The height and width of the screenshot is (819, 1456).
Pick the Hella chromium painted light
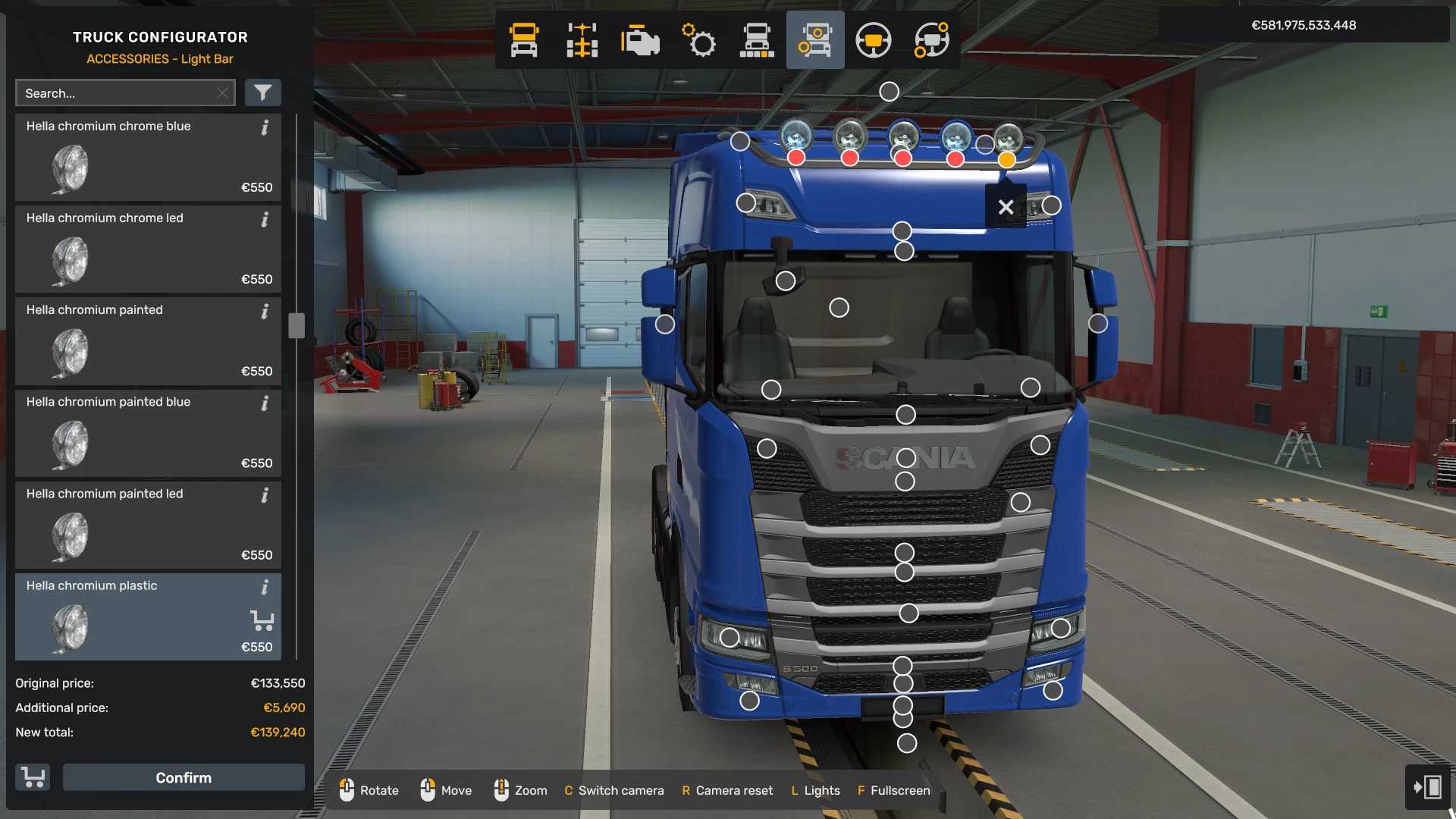click(x=148, y=341)
